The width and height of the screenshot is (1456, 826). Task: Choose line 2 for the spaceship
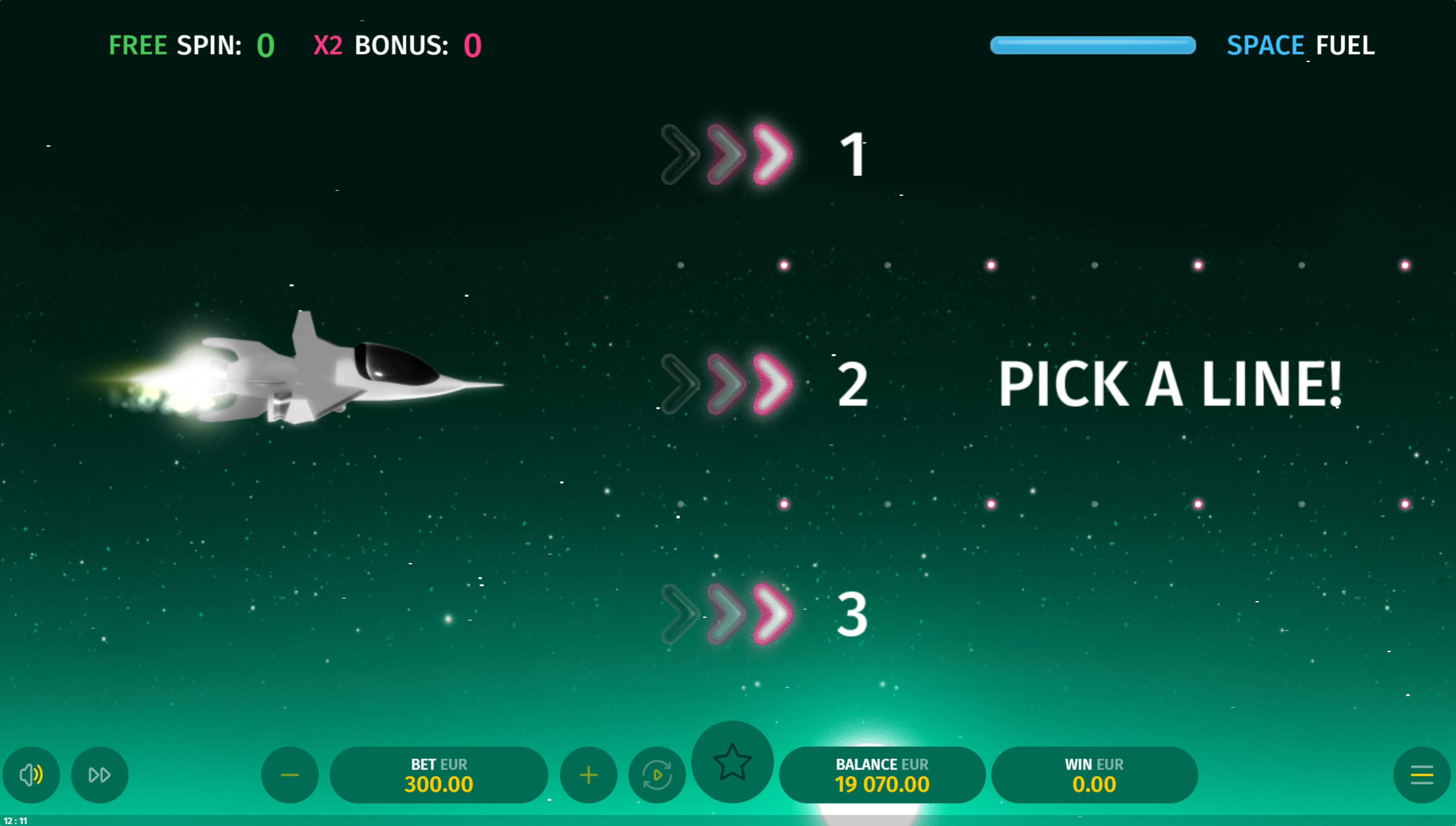pos(763,384)
